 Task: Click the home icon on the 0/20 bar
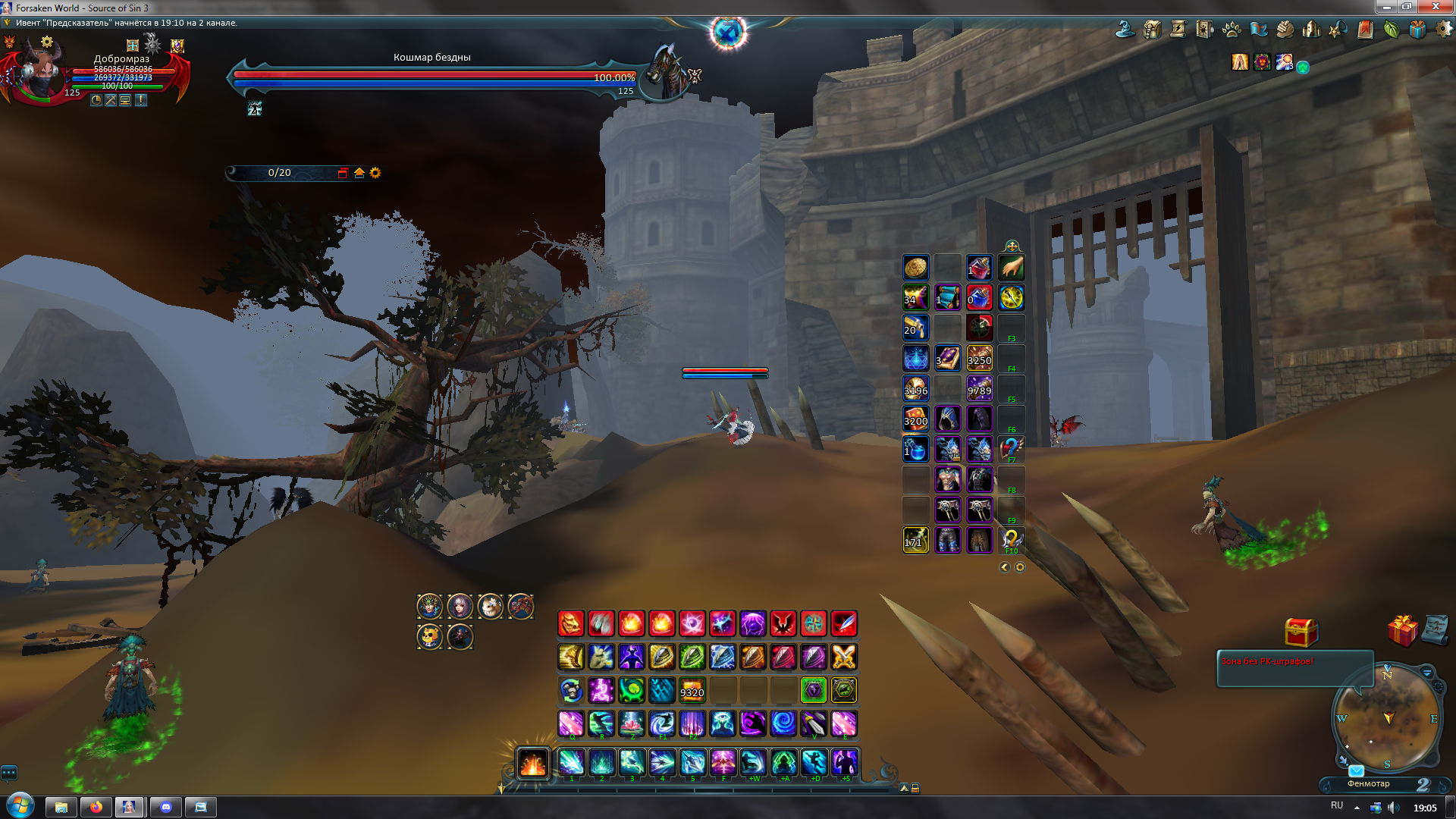tap(359, 173)
